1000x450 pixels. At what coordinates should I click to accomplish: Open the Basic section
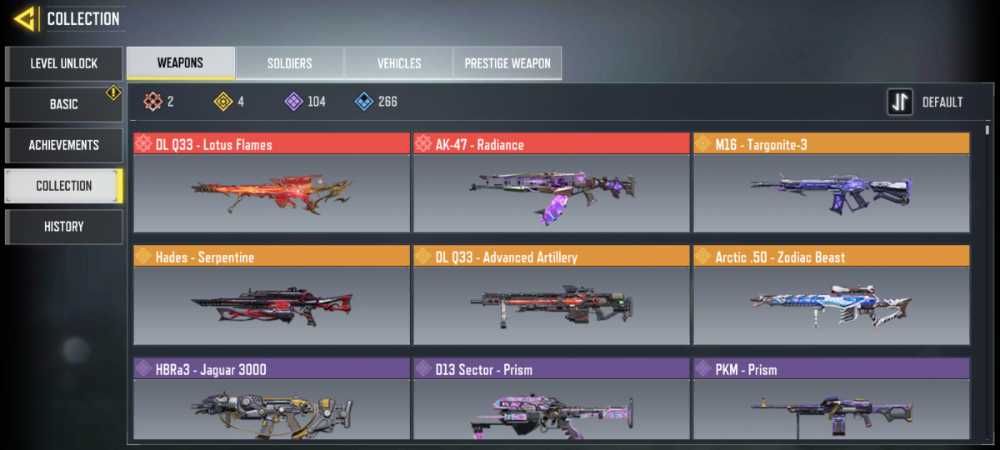click(63, 104)
